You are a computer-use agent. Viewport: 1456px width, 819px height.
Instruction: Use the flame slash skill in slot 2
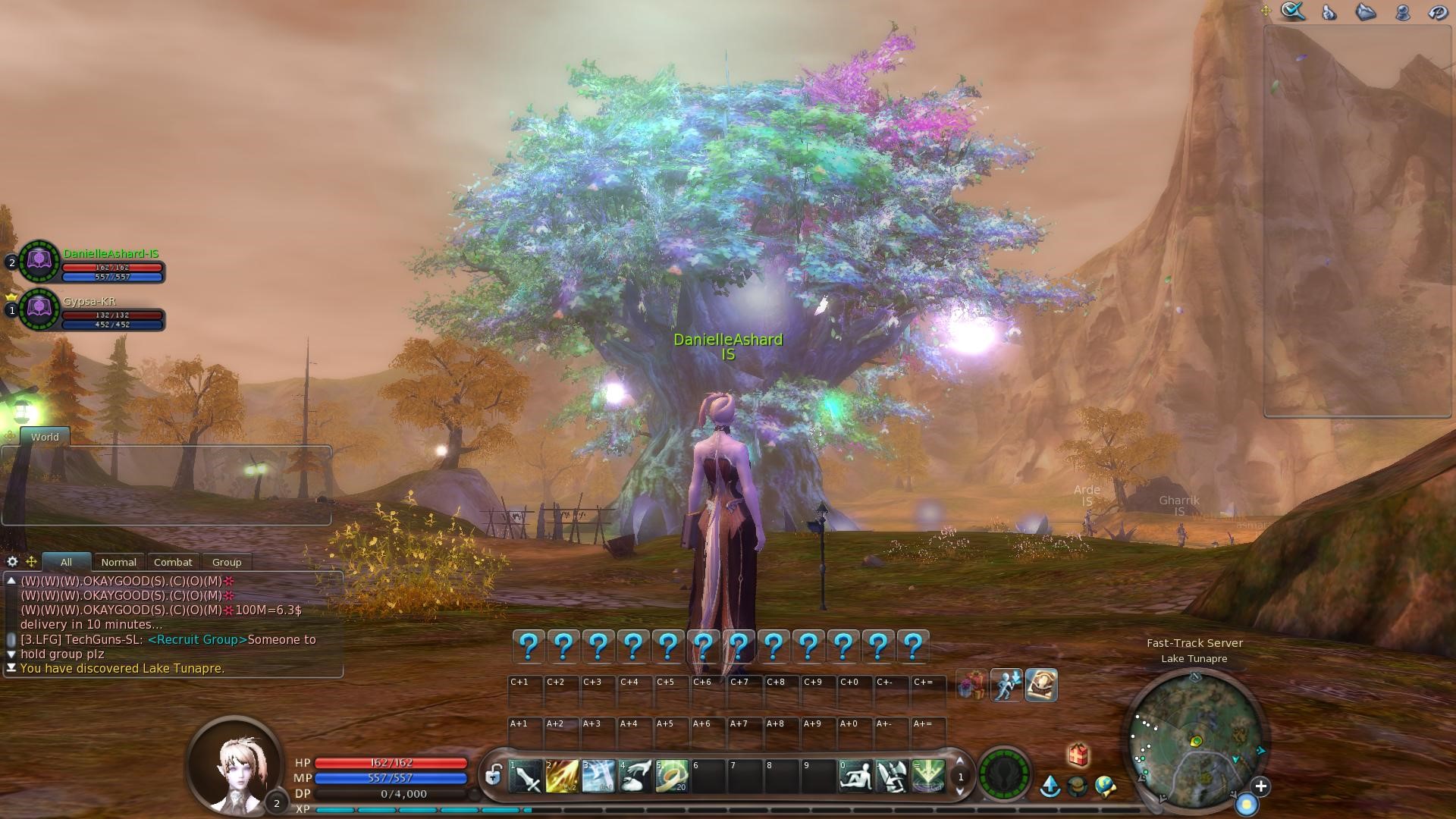pos(562,777)
